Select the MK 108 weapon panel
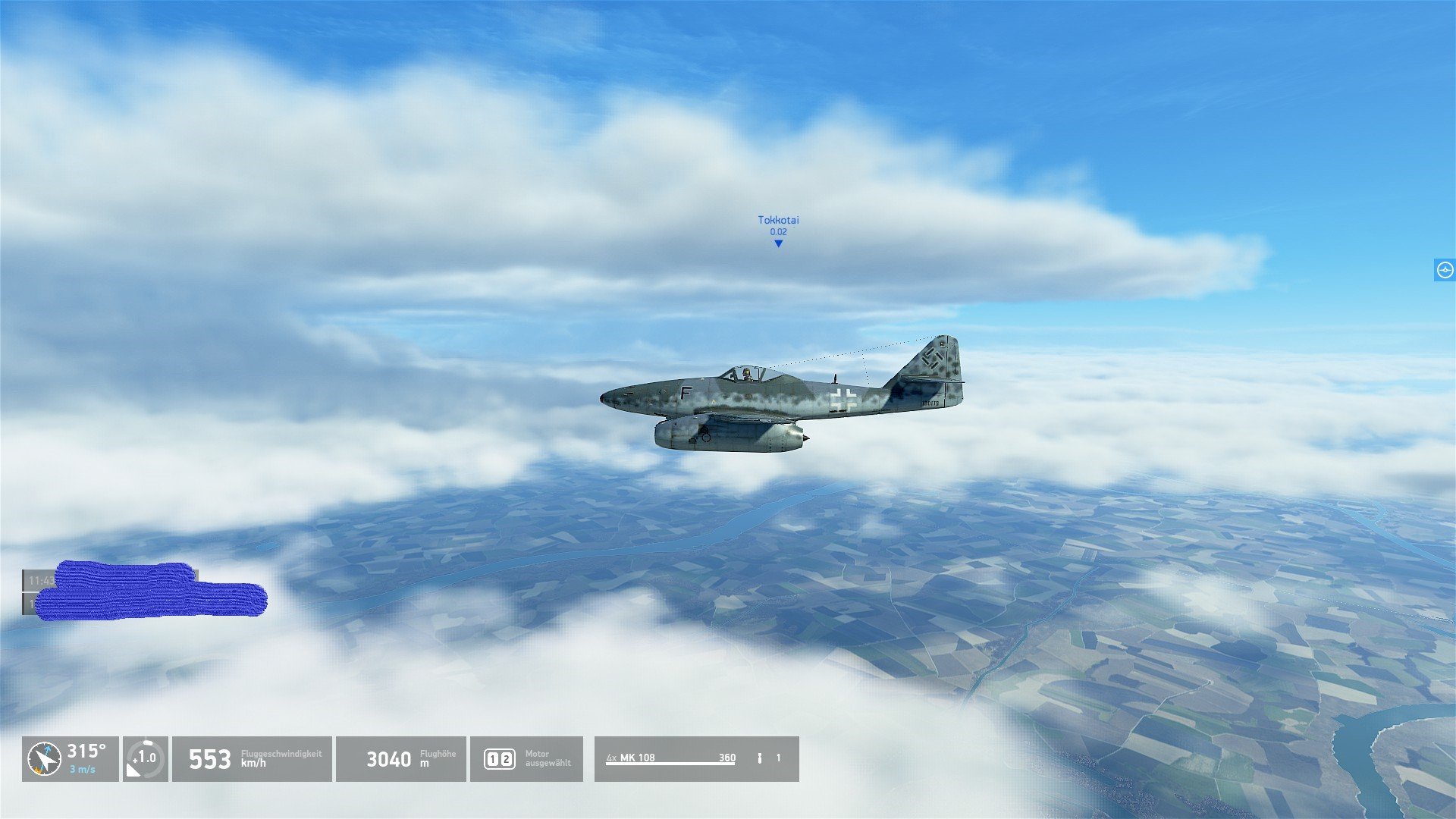This screenshot has height=819, width=1456. [x=696, y=759]
